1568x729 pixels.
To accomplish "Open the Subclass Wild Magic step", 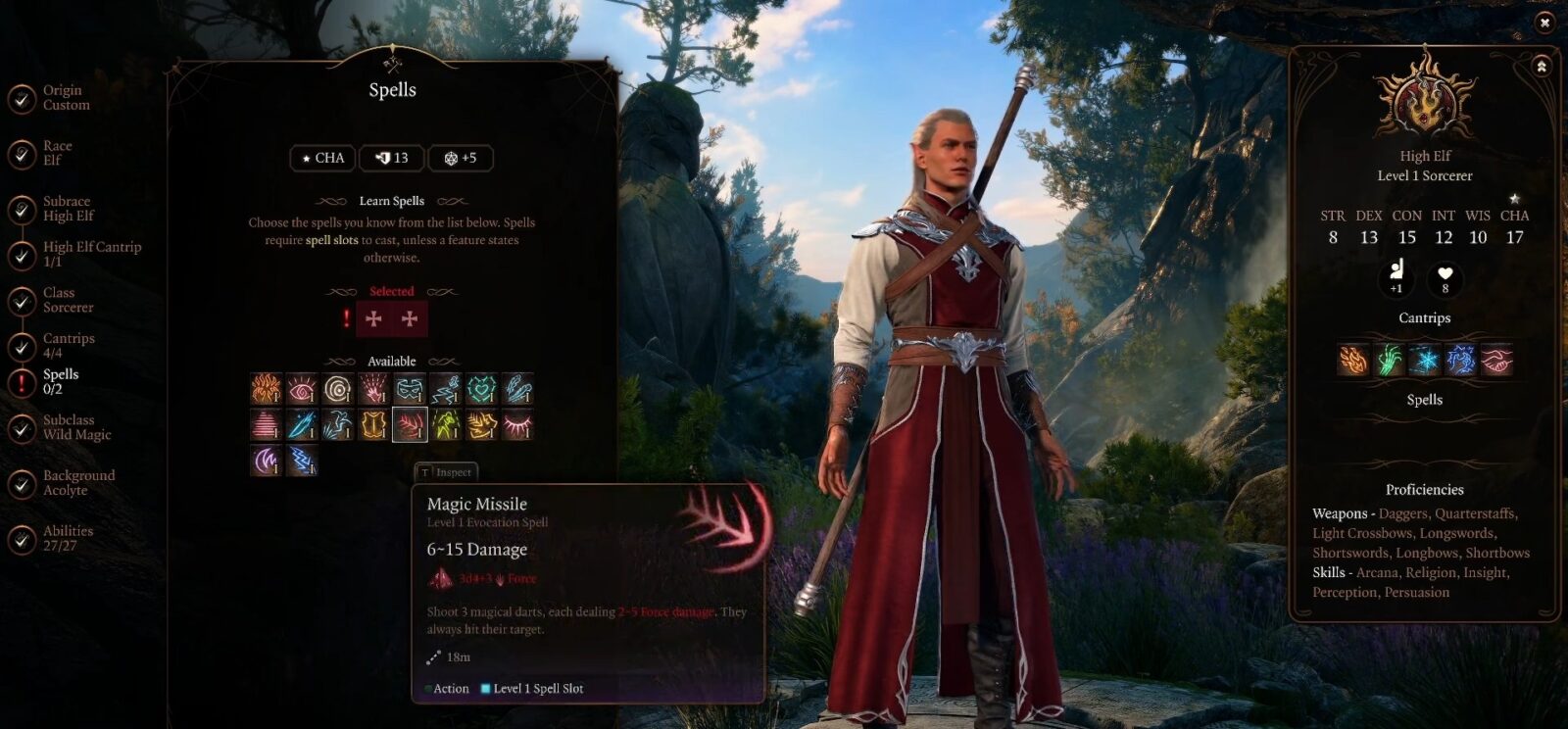I will point(76,427).
